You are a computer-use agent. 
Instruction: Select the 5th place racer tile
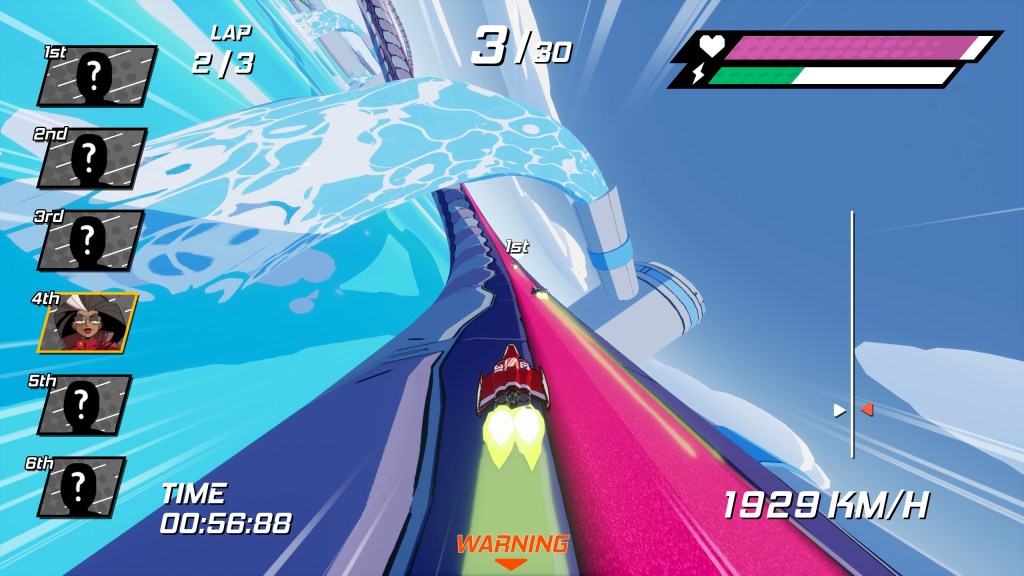click(84, 405)
